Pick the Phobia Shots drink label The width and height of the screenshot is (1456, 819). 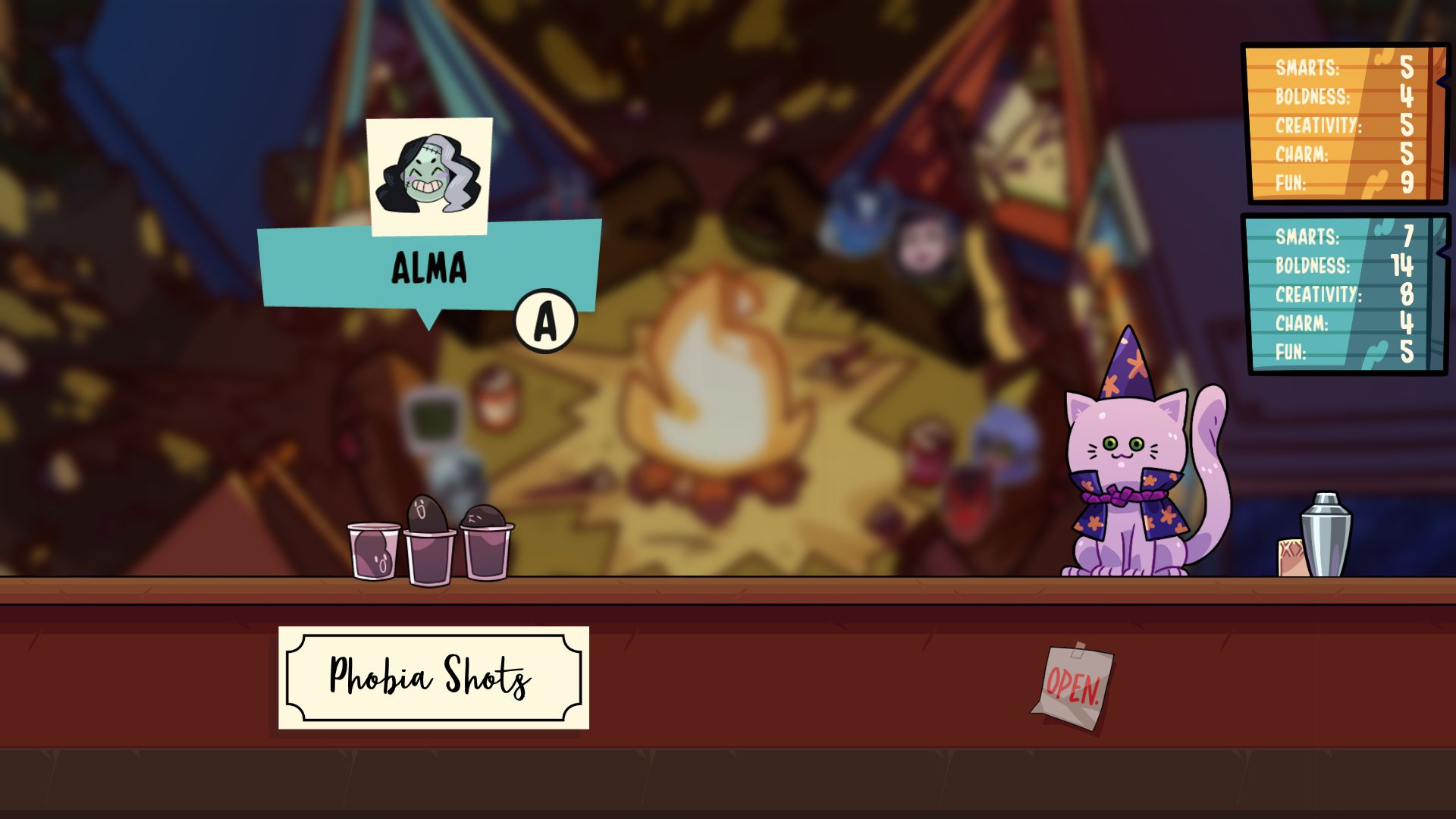(433, 677)
